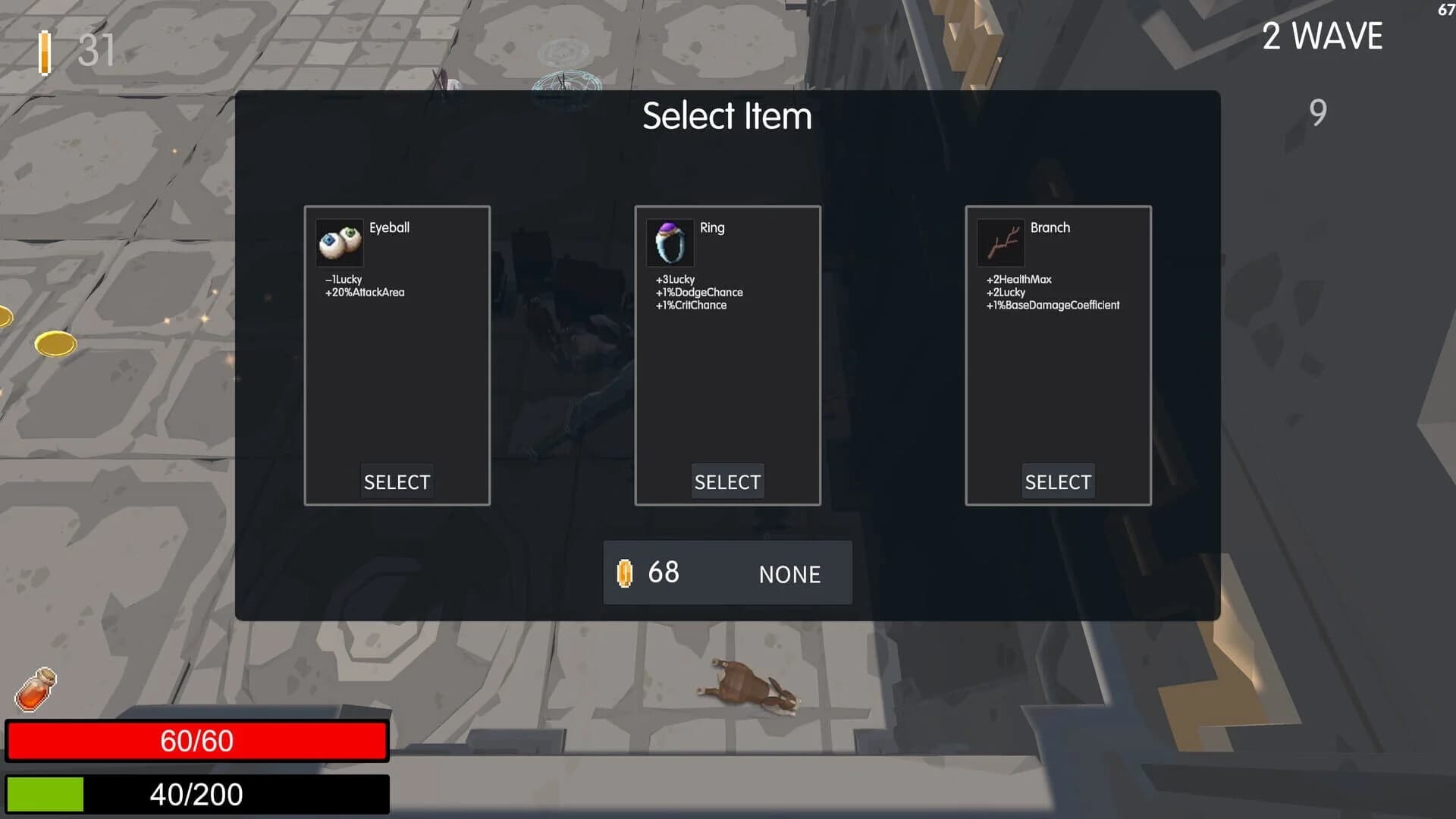The width and height of the screenshot is (1456, 819).
Task: Click the health potion icon
Action: 35,689
